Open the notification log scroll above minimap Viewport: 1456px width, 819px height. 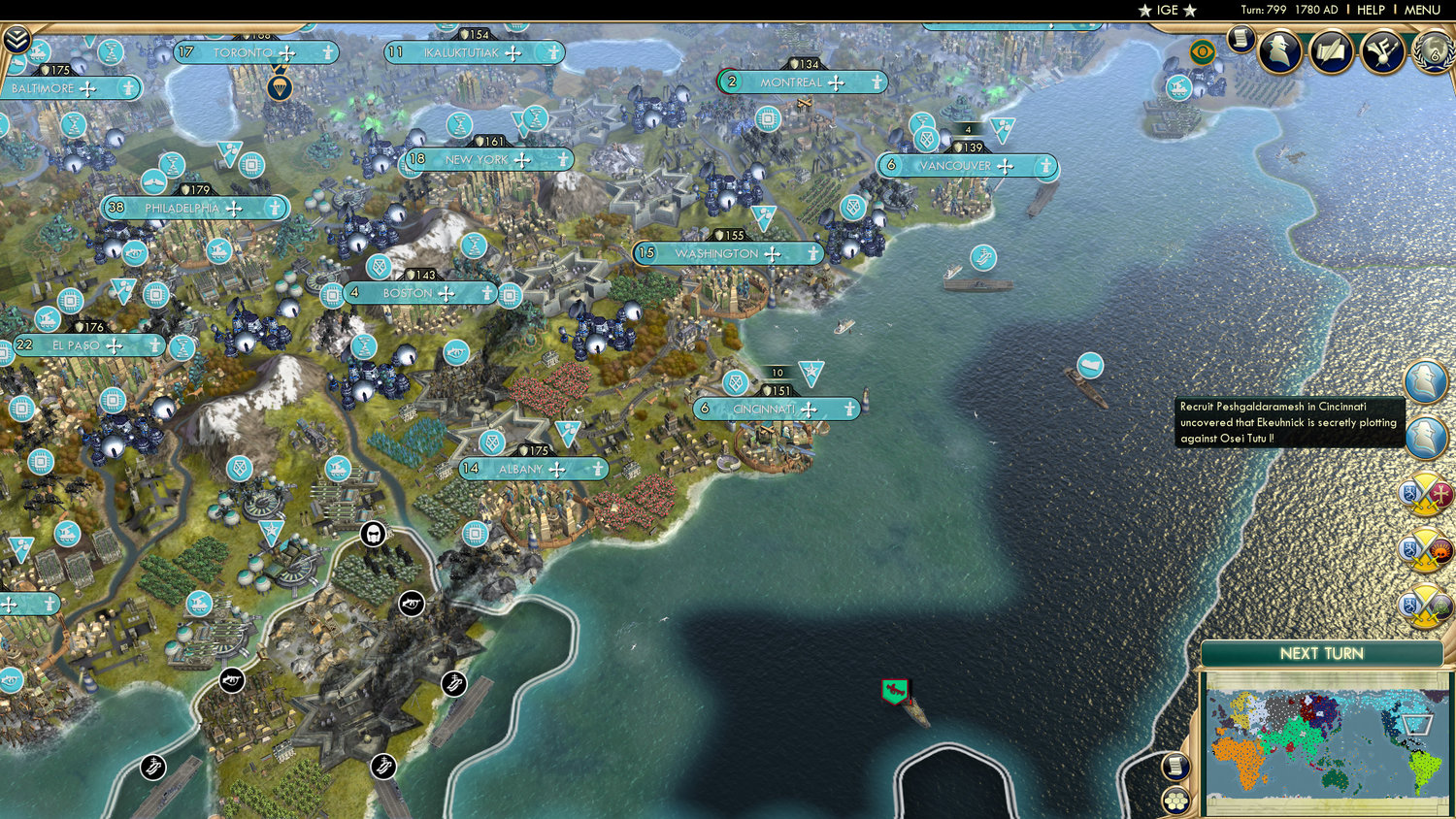click(1175, 768)
